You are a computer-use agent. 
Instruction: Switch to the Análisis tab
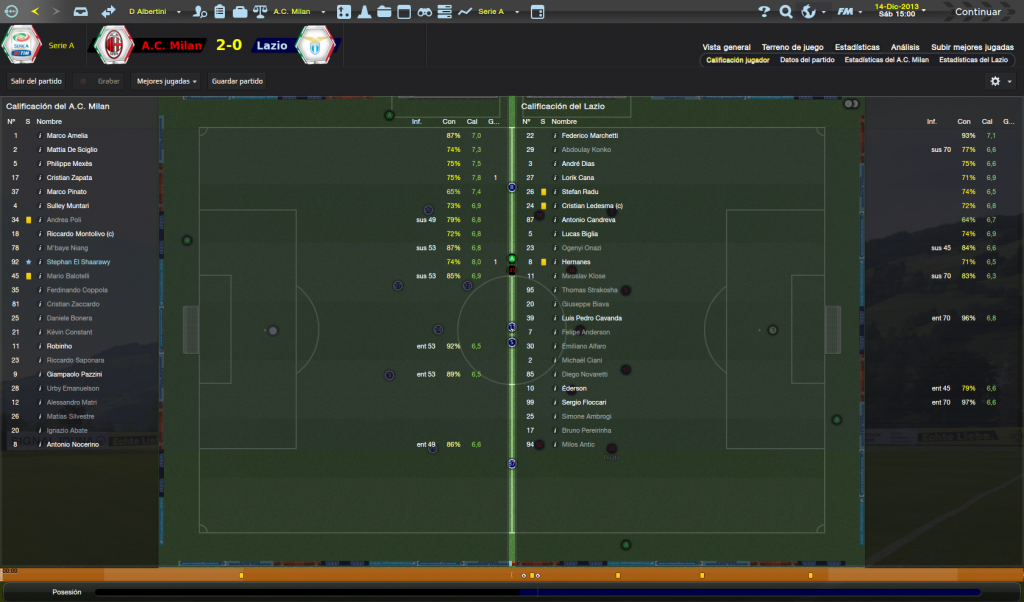905,47
